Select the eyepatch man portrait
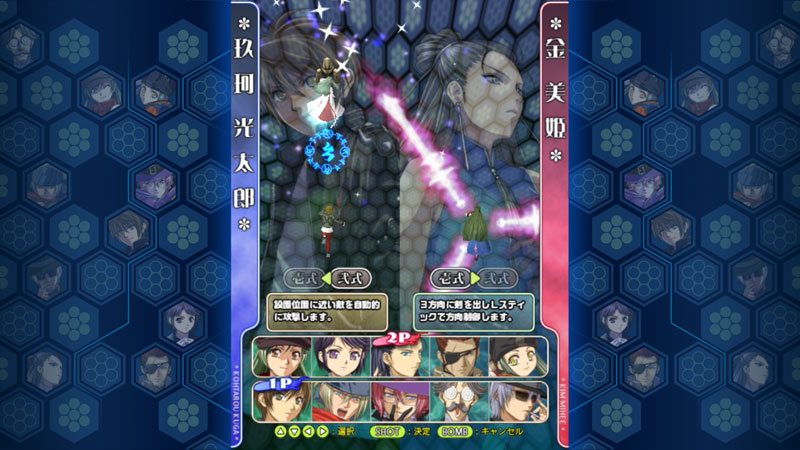800x450 pixels. point(455,357)
